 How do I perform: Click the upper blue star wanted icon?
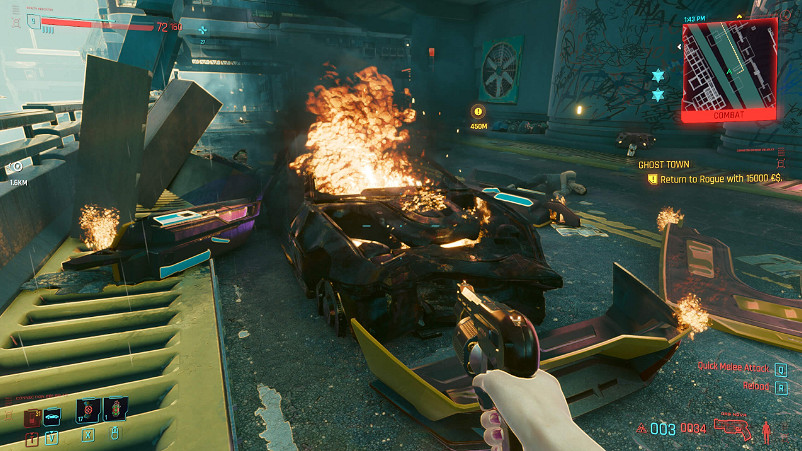(658, 76)
